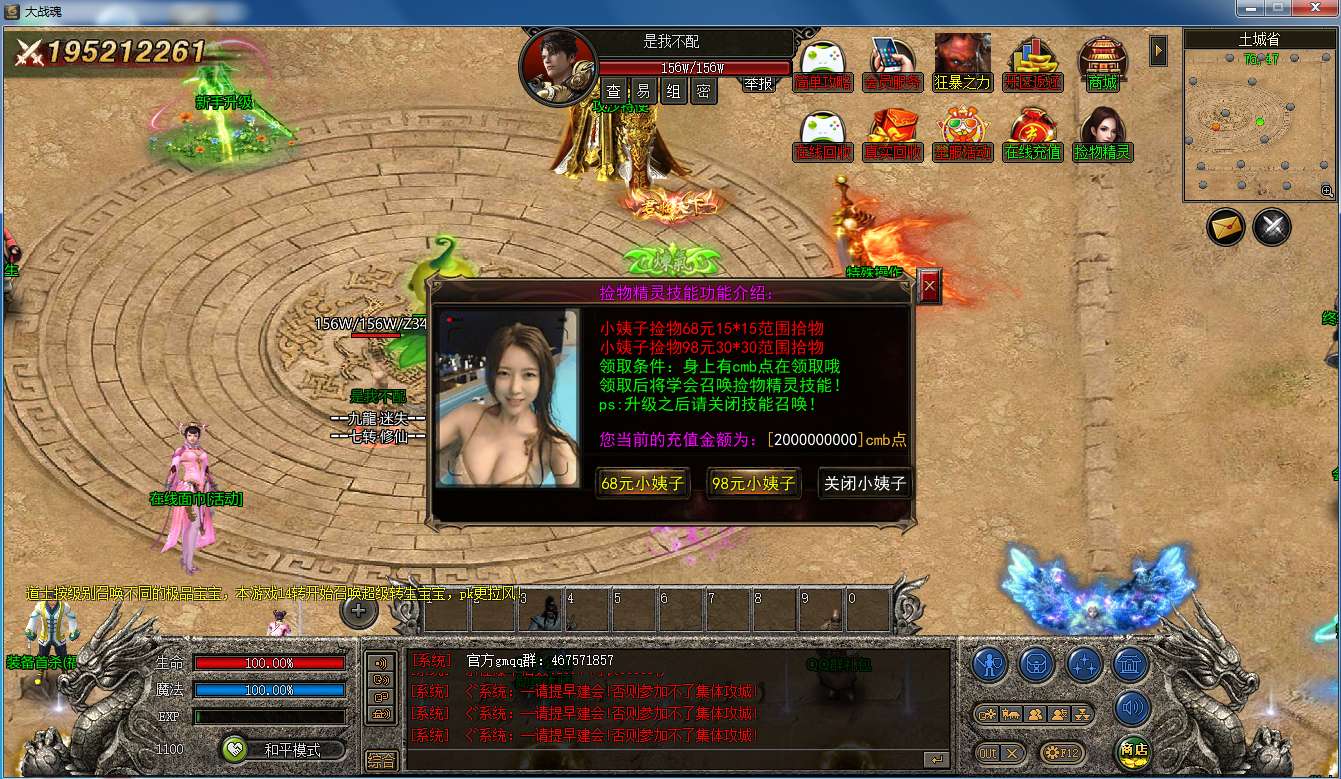Open 在线充值 recharge icon
The image size is (1341, 779).
coord(1033,134)
